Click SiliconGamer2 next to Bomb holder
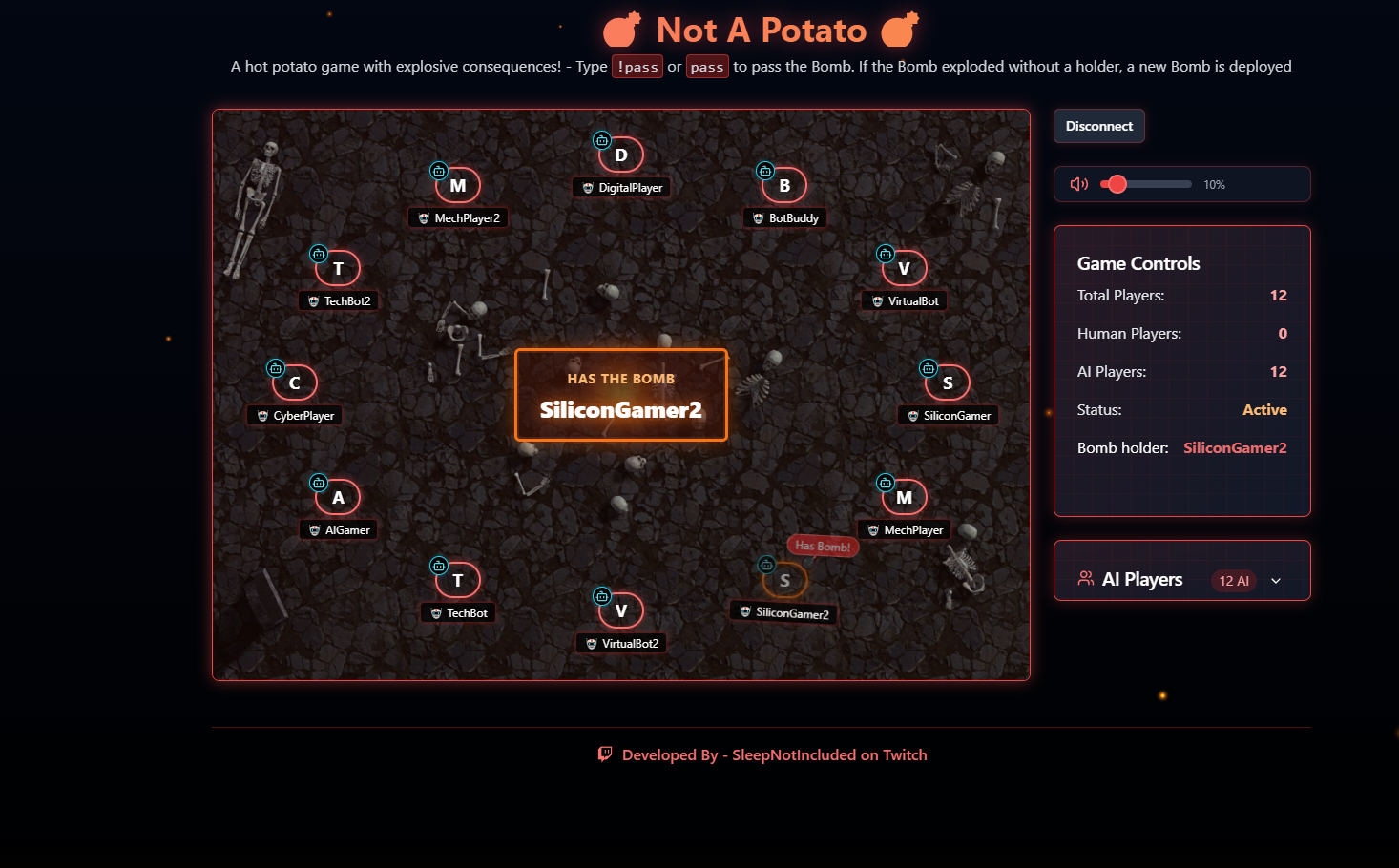 pos(1235,447)
